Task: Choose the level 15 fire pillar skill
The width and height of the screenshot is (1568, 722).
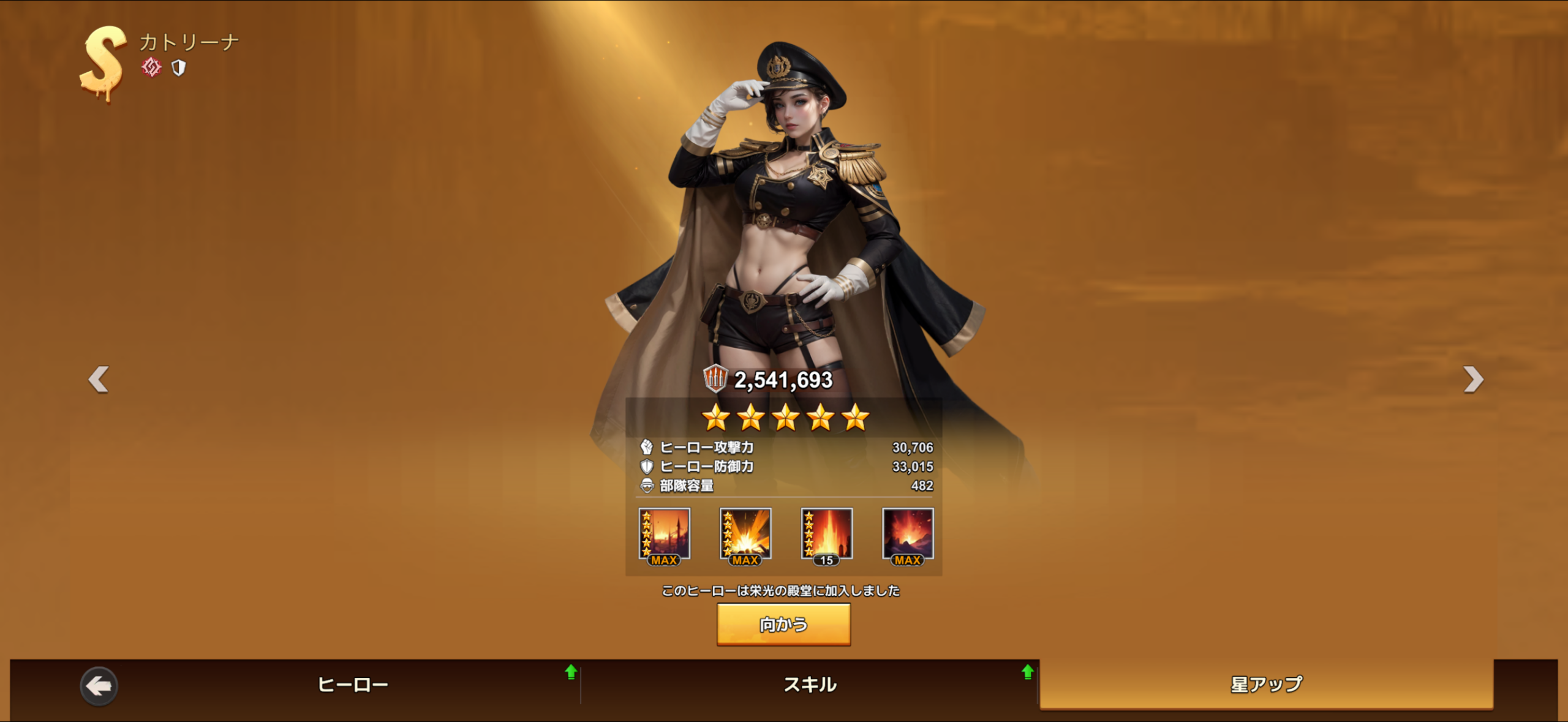Action: coord(826,535)
